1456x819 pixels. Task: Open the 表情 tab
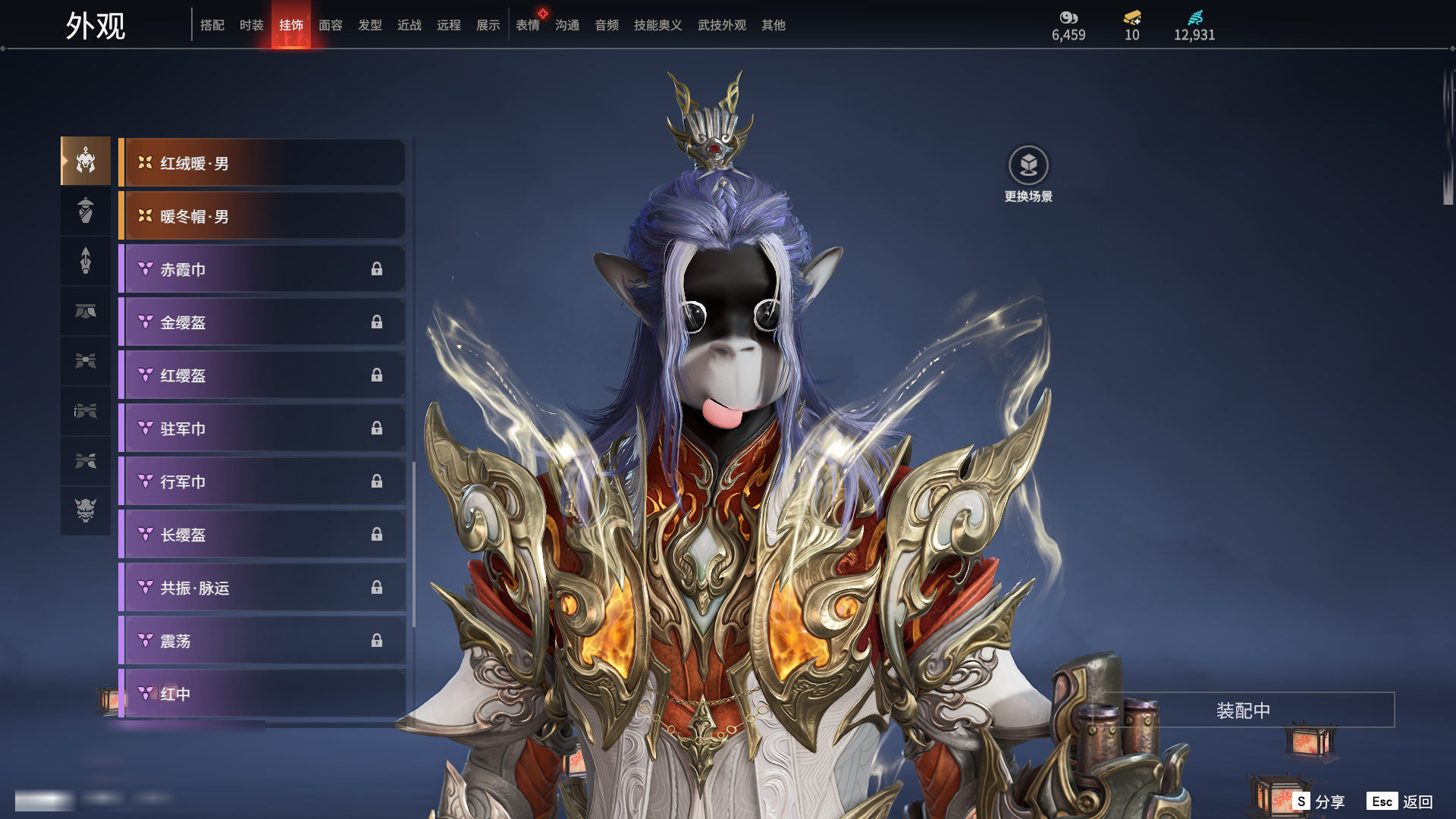tap(527, 25)
